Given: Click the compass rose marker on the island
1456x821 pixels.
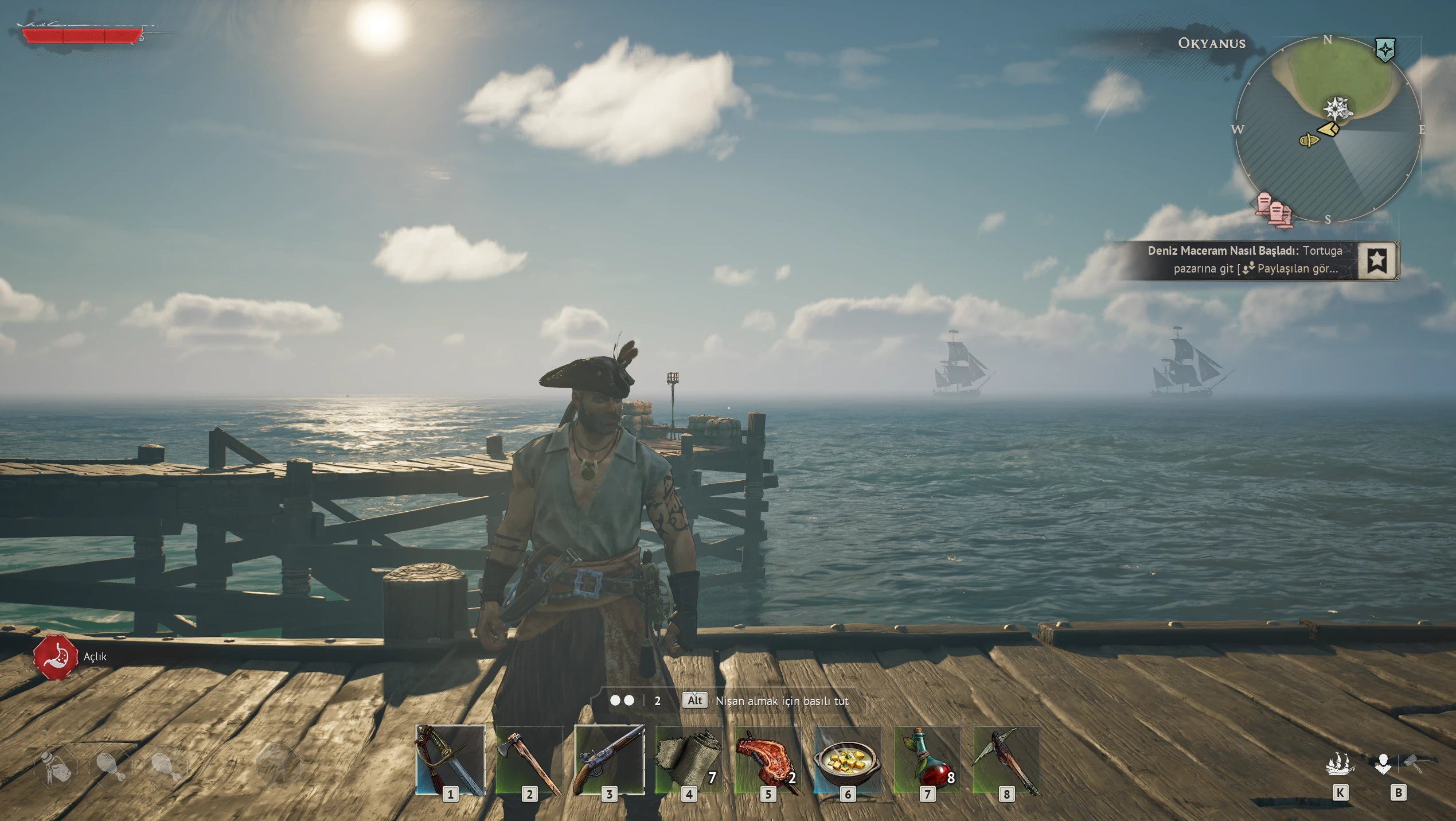Looking at the screenshot, I should (1337, 108).
